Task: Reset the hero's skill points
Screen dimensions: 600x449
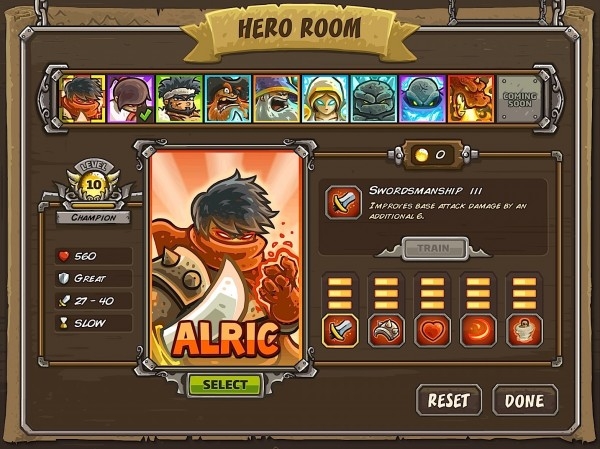Action: tap(449, 400)
